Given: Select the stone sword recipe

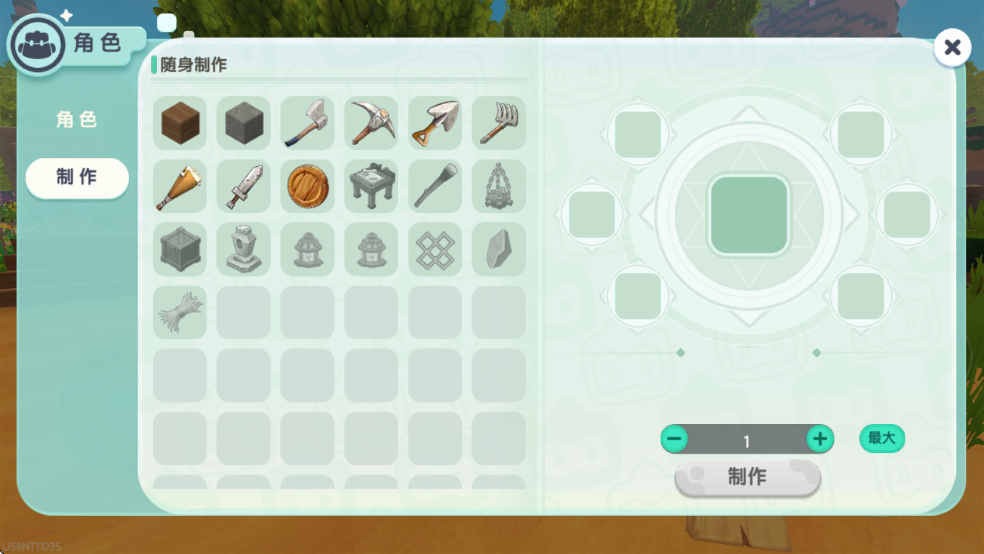Looking at the screenshot, I should [x=243, y=186].
